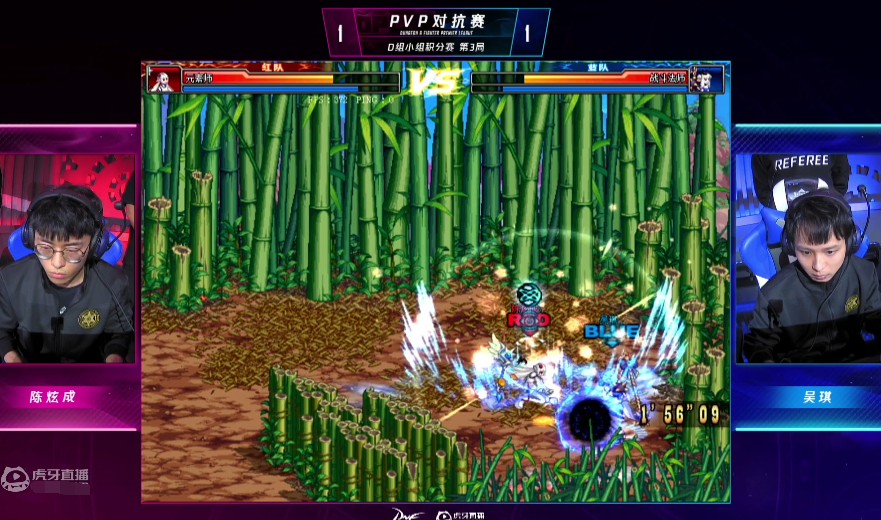Screen dimensions: 881x520
Task: Select the 吴琪 player webcam feed
Action: pos(808,259)
